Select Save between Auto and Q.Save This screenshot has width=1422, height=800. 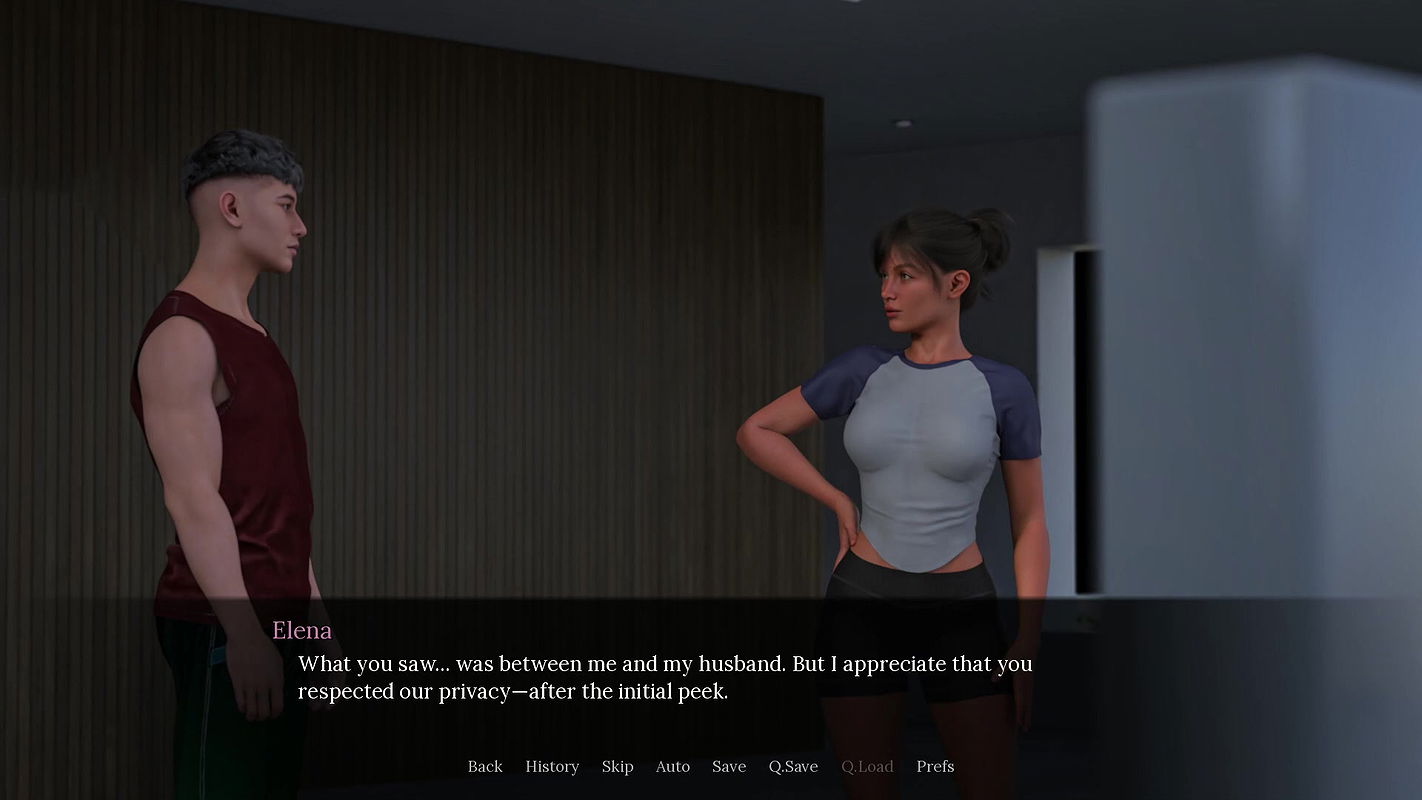[728, 766]
